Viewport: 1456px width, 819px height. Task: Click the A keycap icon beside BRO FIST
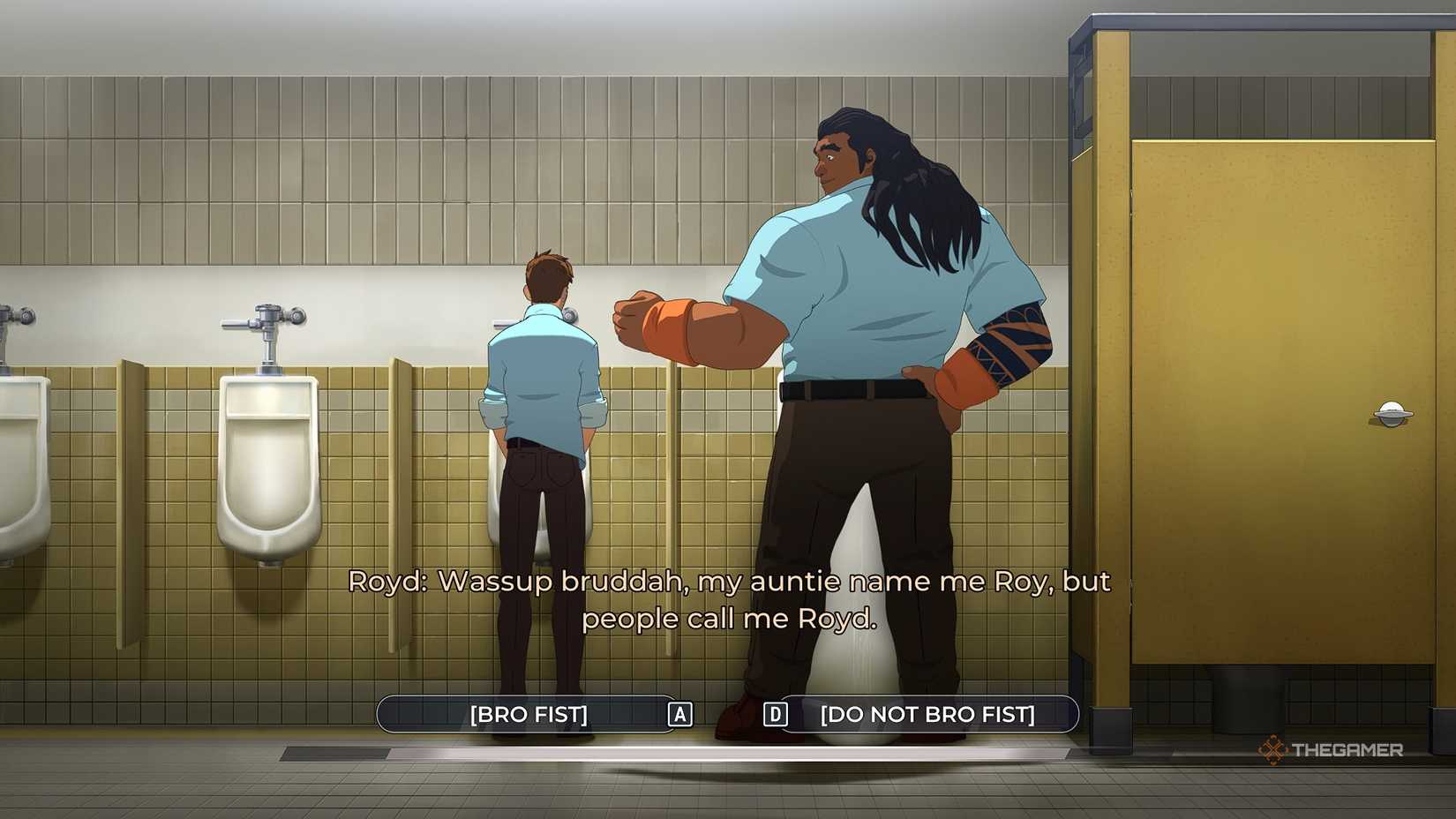pyautogui.click(x=679, y=715)
